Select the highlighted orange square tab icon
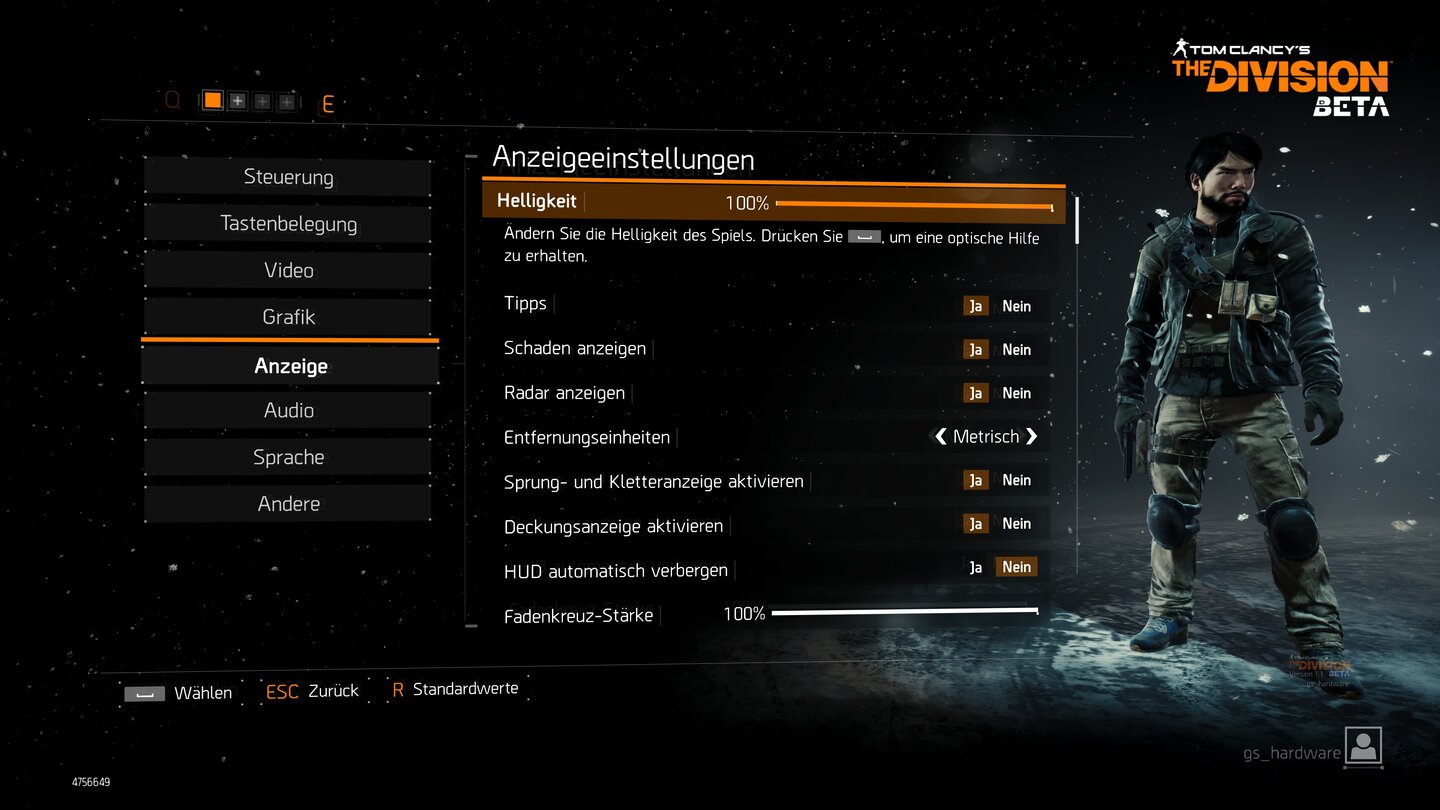 pyautogui.click(x=213, y=100)
